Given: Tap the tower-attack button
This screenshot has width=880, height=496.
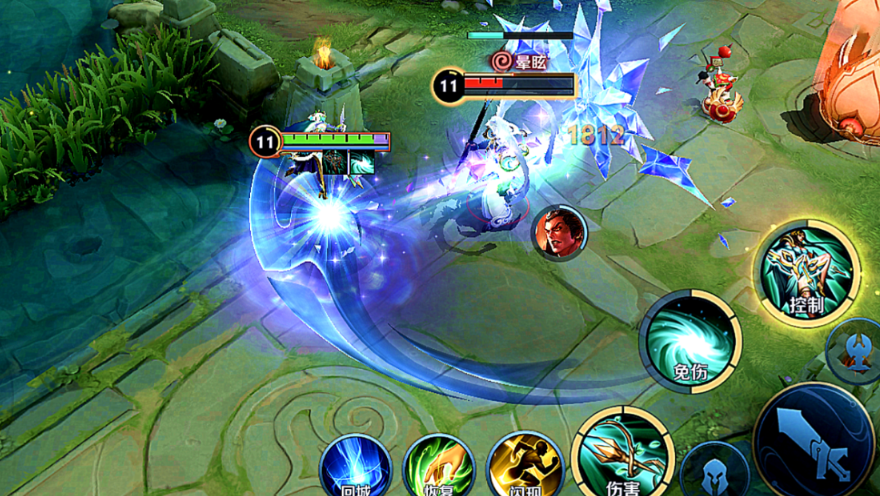Looking at the screenshot, I should [x=857, y=350].
